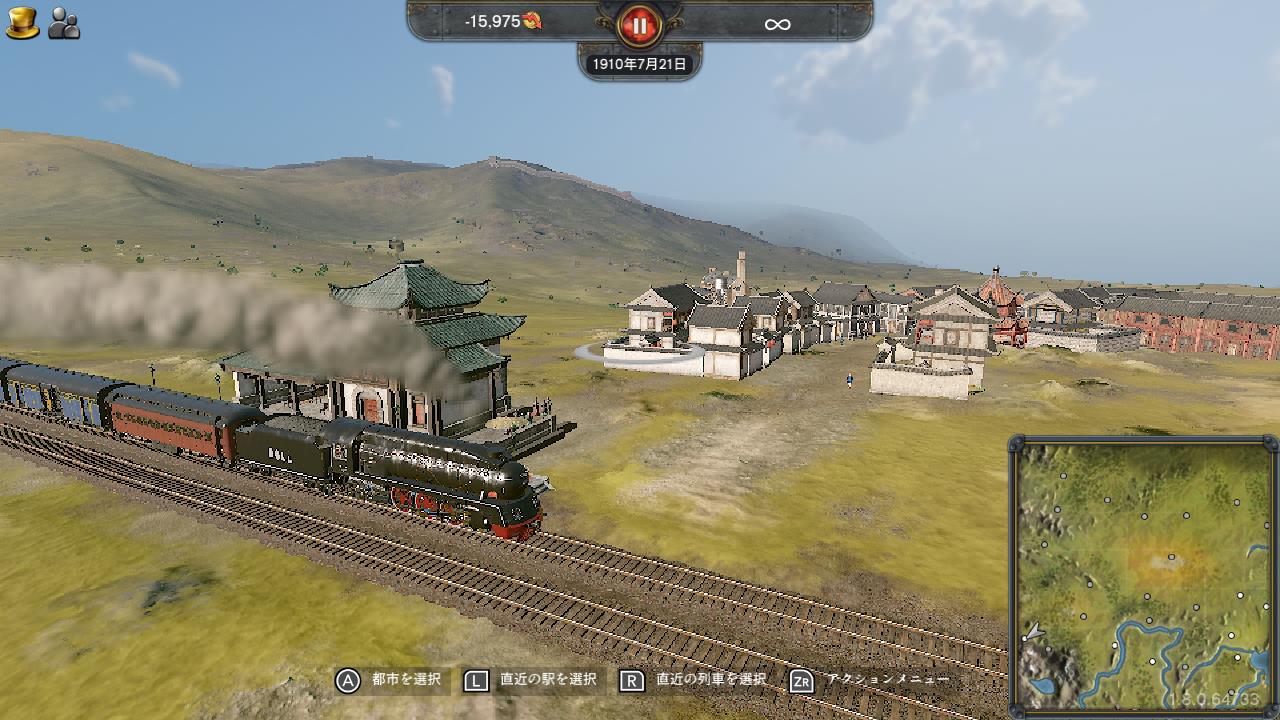
Task: Open the competitors silhouette icon
Action: coord(64,23)
